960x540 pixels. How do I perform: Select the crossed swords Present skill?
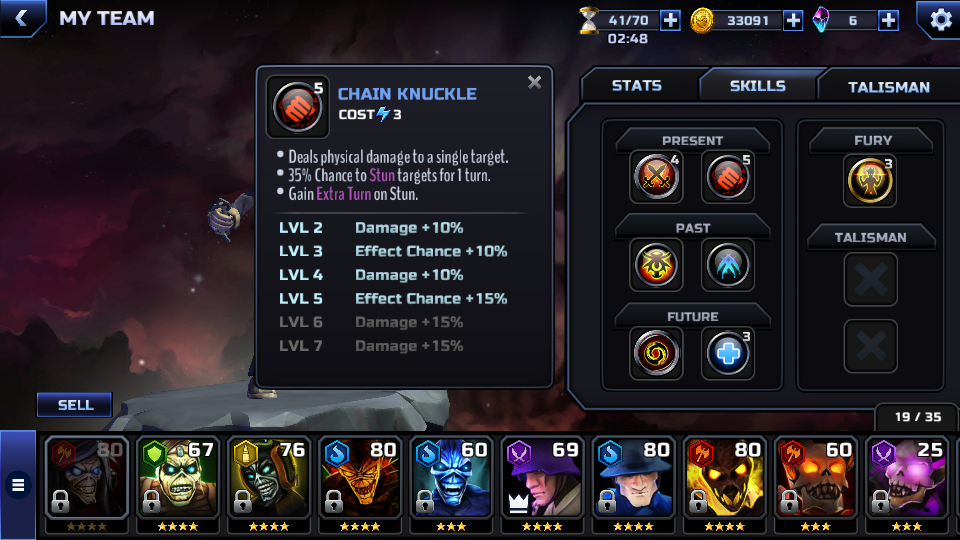tap(657, 178)
